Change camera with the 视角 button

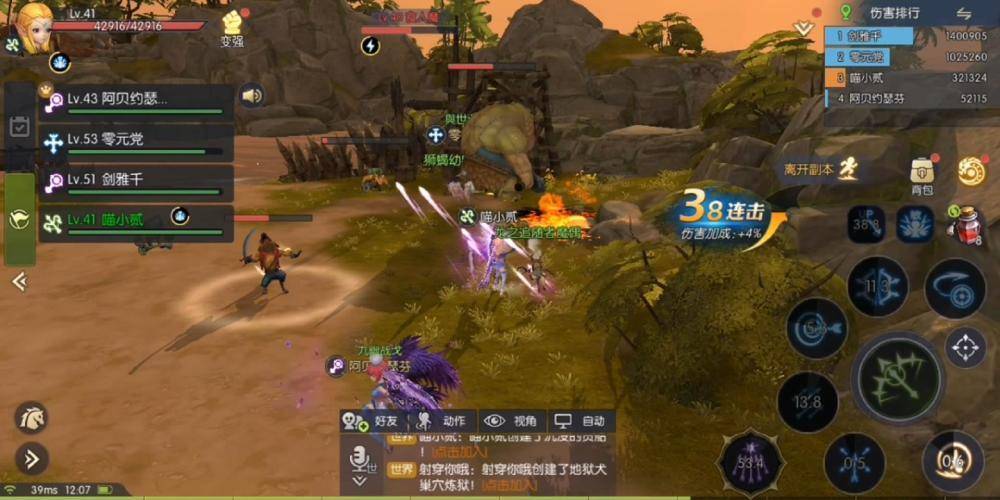[x=512, y=421]
